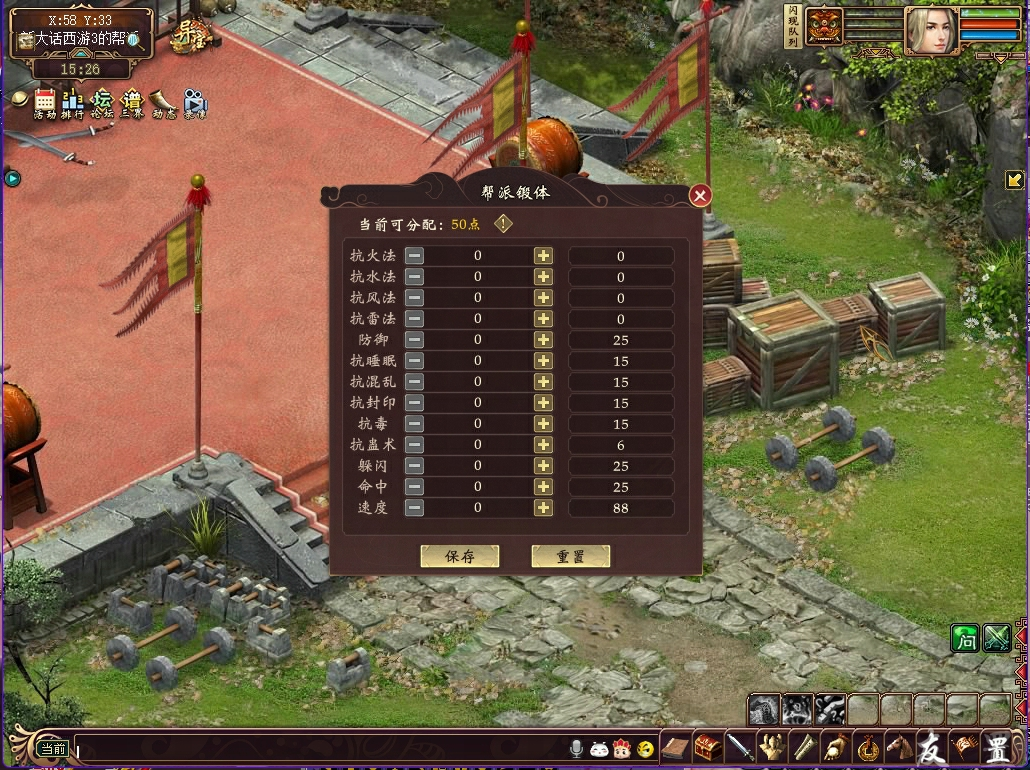Open the 论坛 forum icon
The width and height of the screenshot is (1030, 770).
pos(103,102)
